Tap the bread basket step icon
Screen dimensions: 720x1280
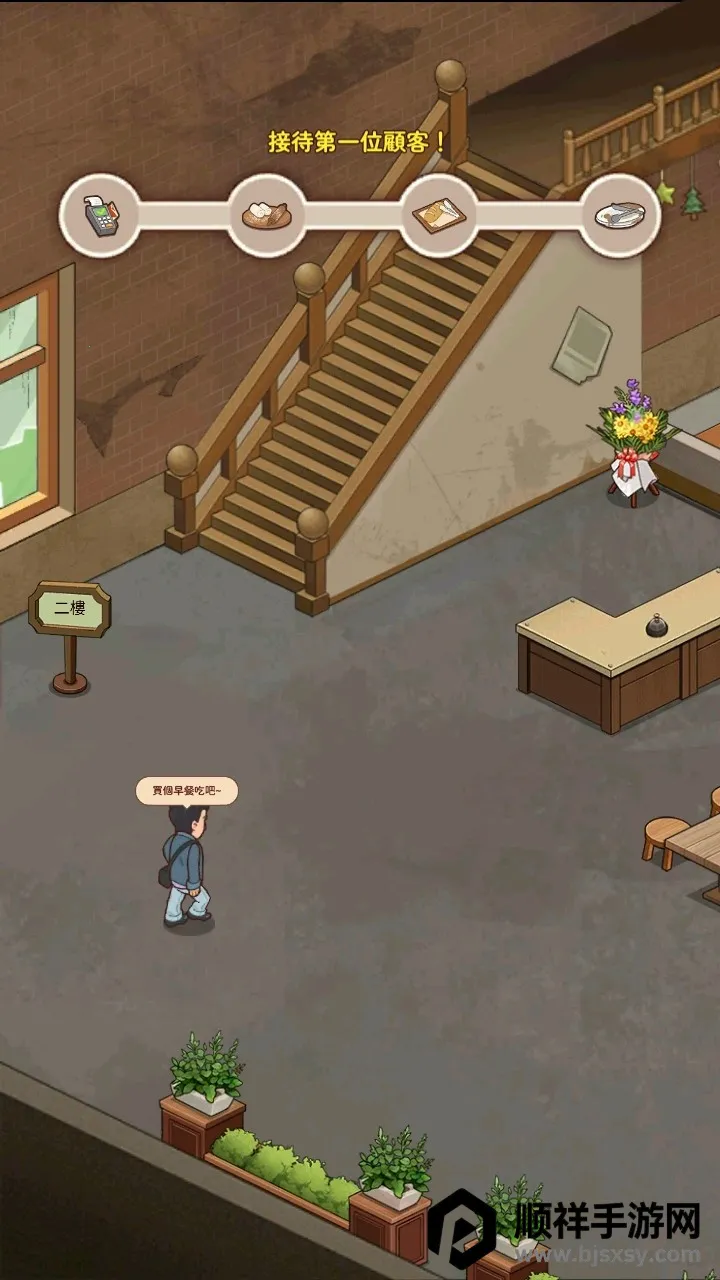pos(266,215)
